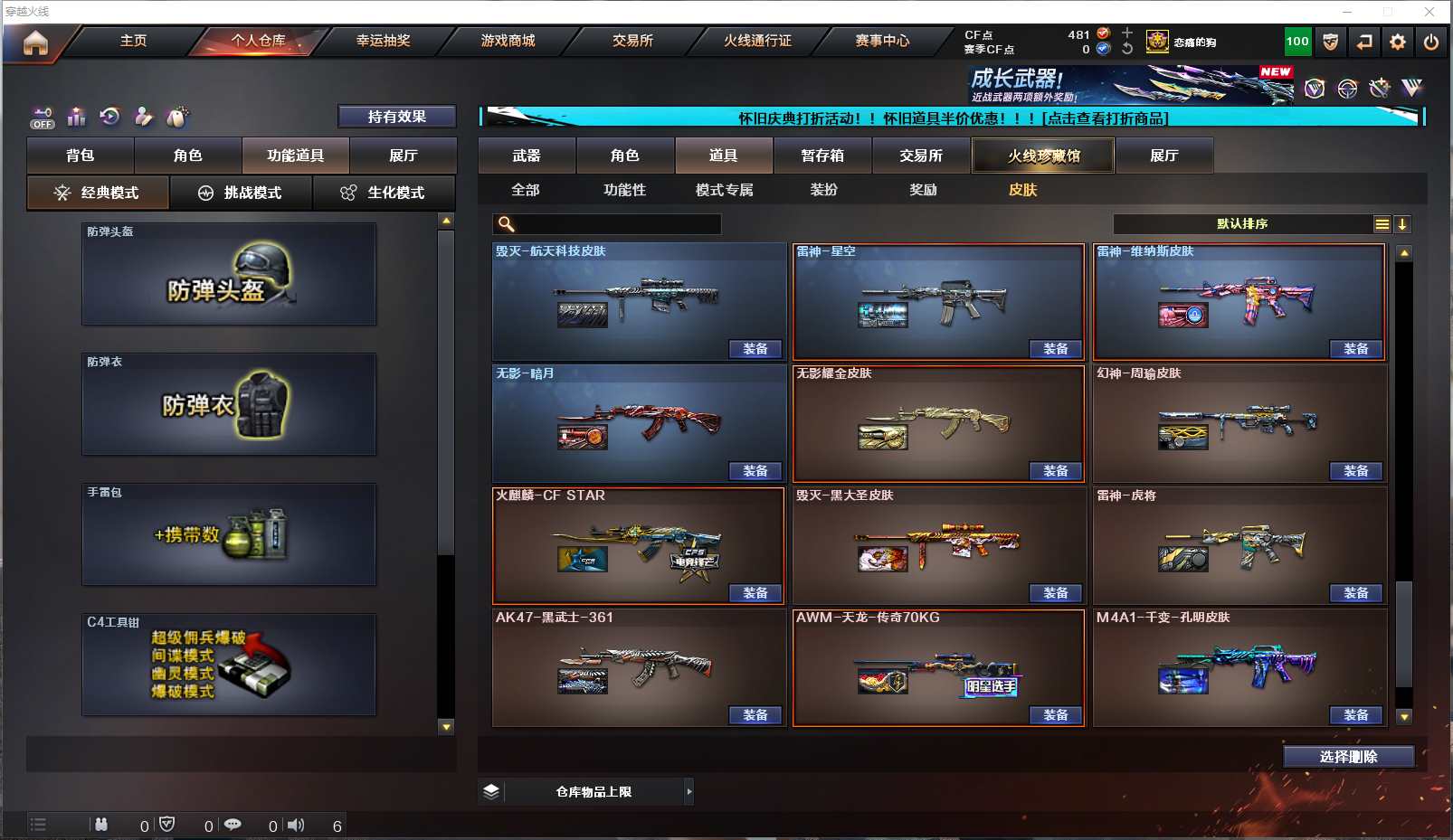Select the 防弹头盔 item card
1453x840 pixels.
(229, 274)
